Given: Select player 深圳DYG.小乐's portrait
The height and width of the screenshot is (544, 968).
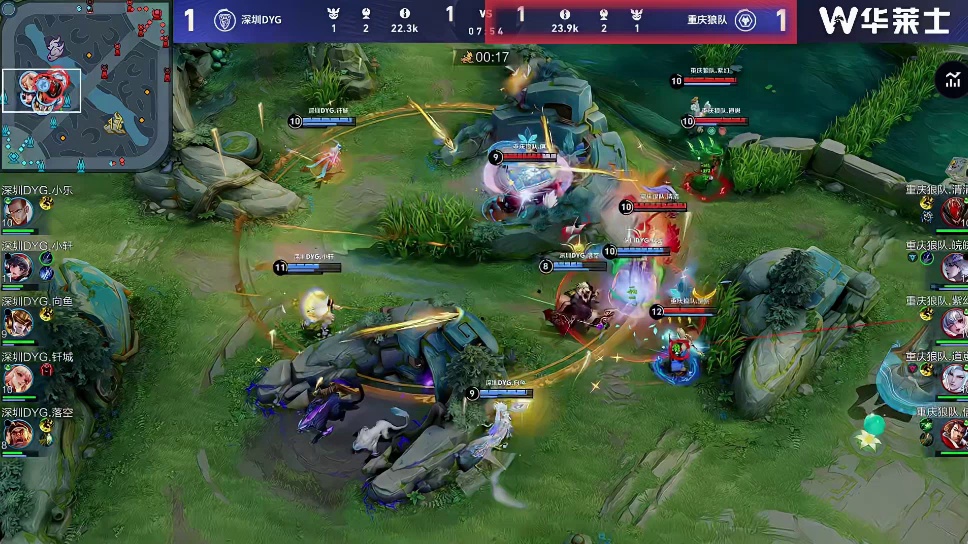Looking at the screenshot, I should pos(19,210).
